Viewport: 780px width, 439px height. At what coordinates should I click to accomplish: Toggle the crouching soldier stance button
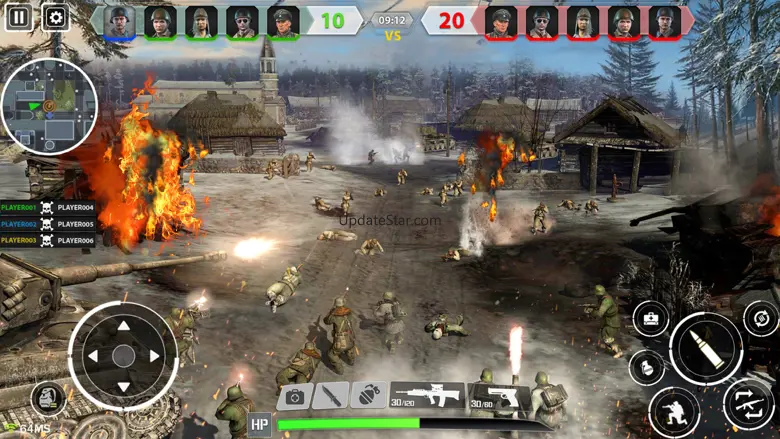674,412
